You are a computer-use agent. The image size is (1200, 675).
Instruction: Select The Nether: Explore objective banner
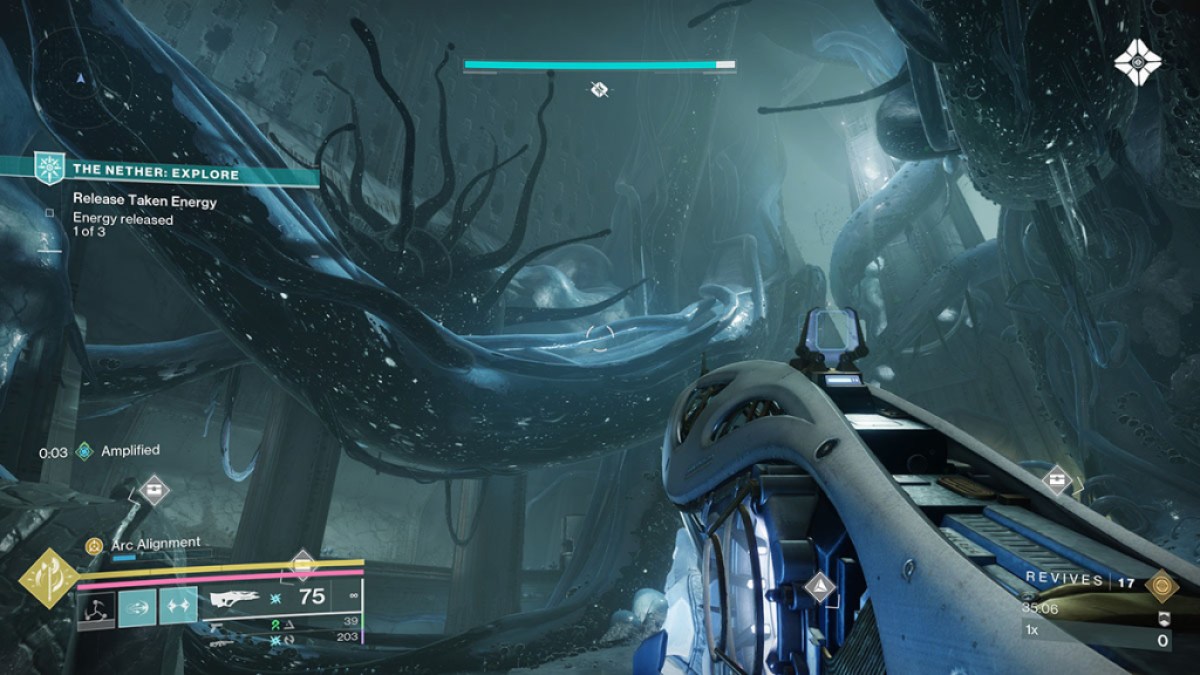160,173
